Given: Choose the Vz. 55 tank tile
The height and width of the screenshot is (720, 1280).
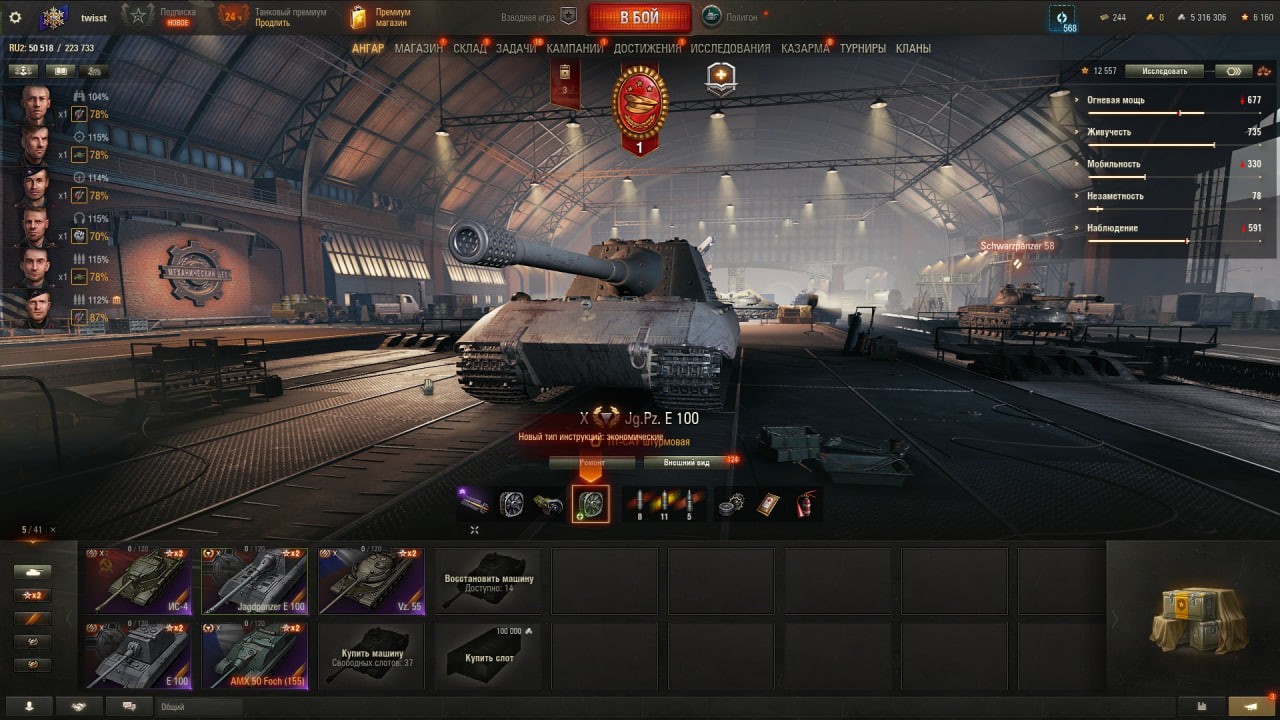Looking at the screenshot, I should click(x=371, y=581).
